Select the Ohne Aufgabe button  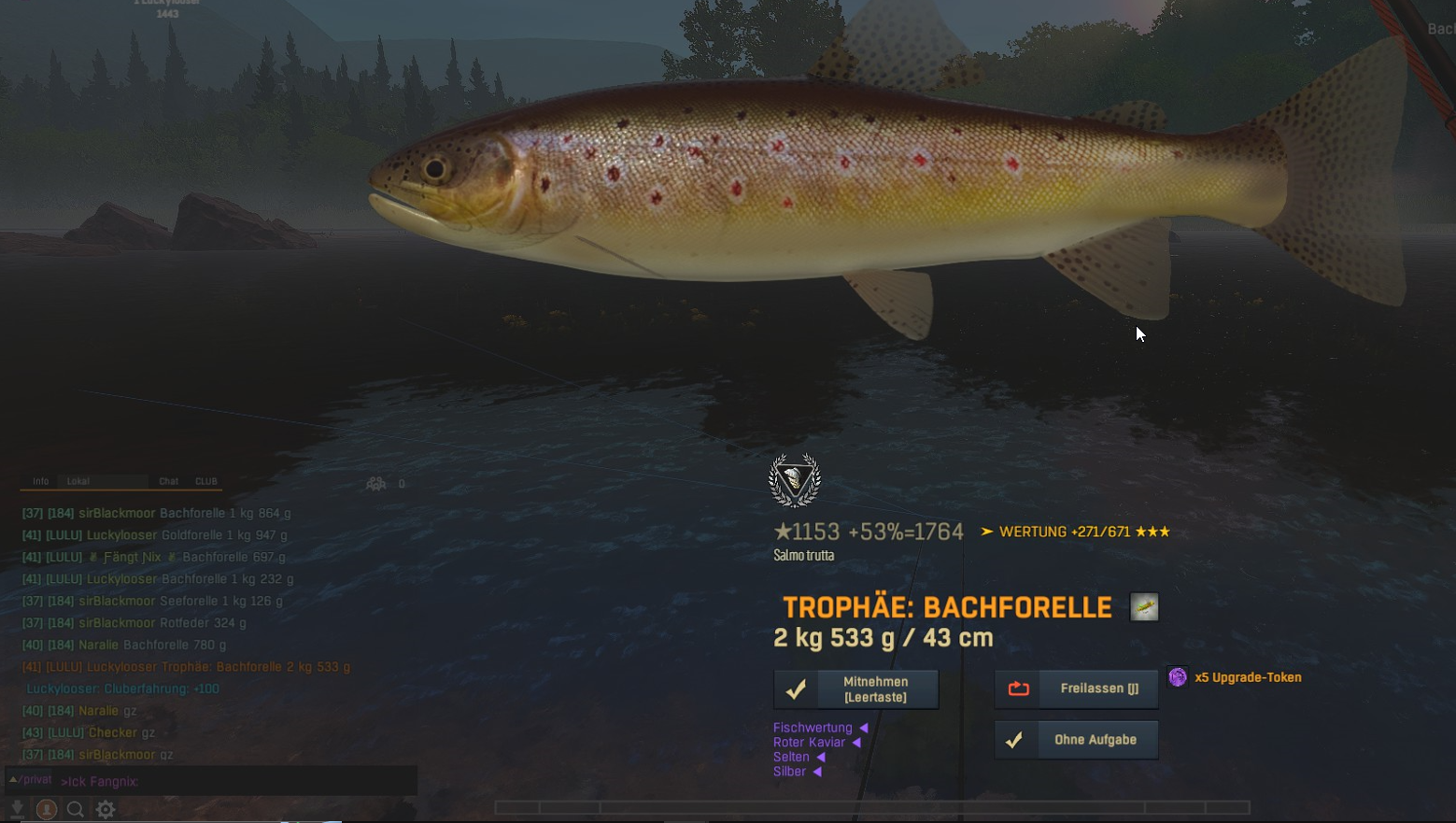click(x=1076, y=740)
